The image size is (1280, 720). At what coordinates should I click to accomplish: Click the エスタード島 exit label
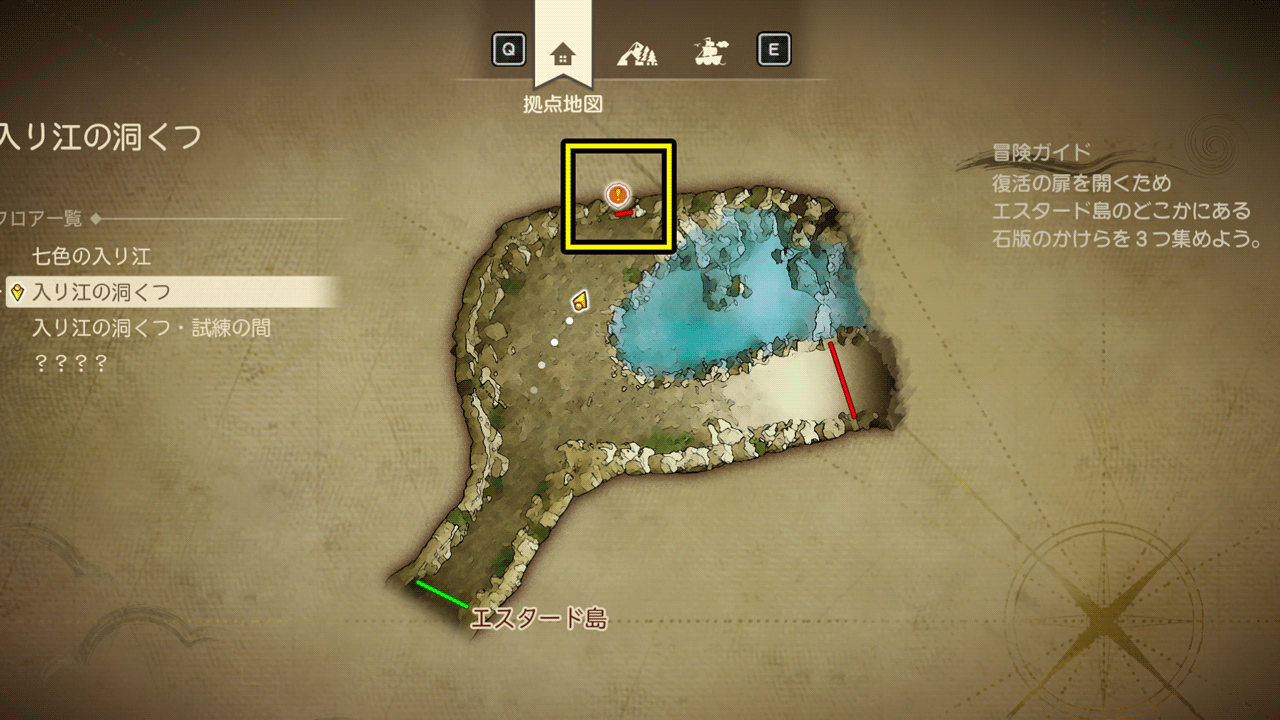coord(539,619)
